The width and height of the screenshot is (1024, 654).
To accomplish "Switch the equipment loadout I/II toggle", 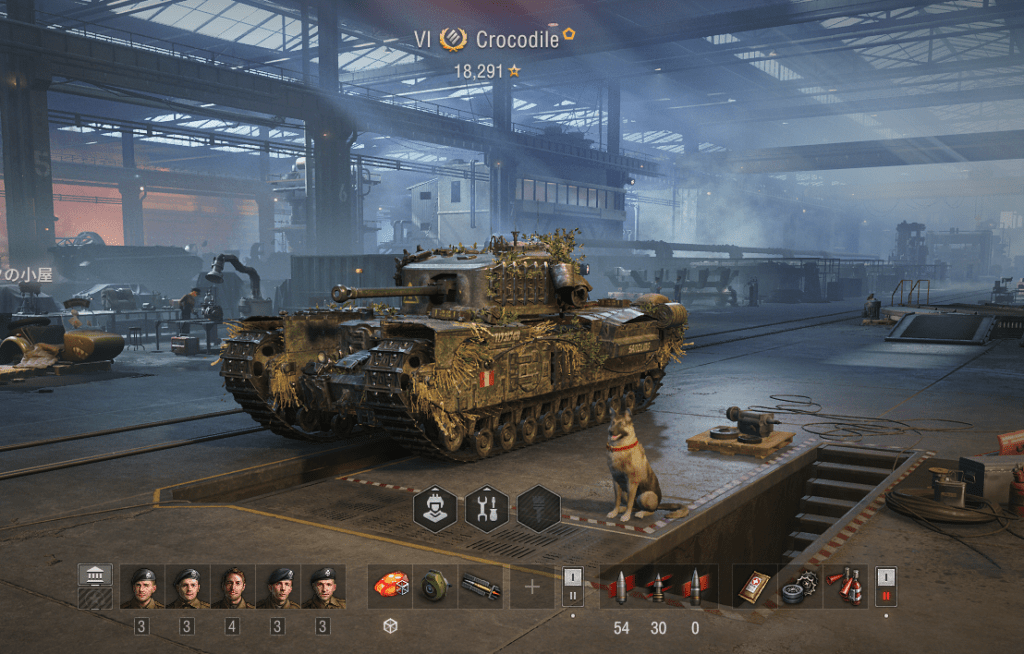I will pyautogui.click(x=573, y=587).
